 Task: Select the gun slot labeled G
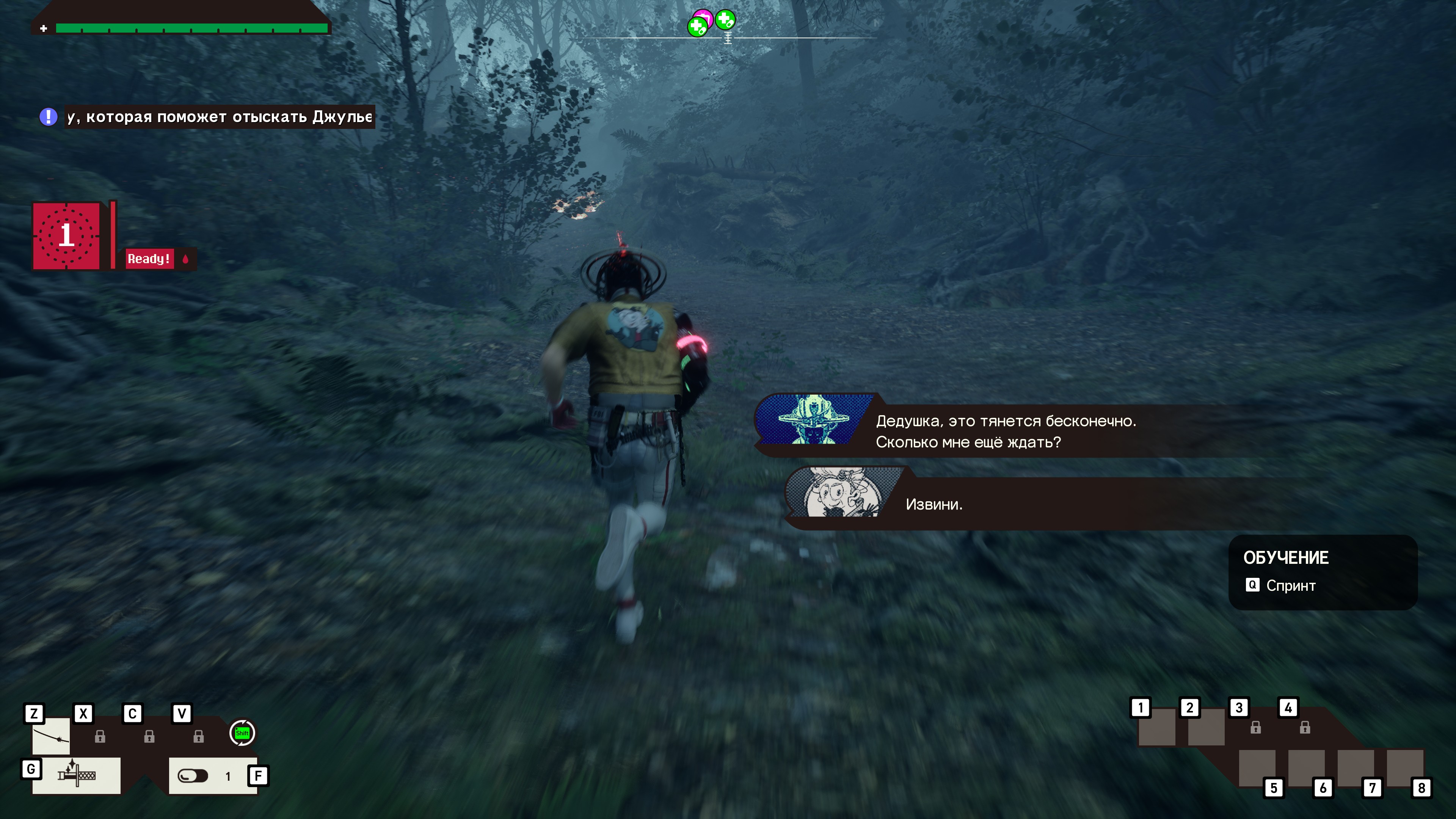point(76,775)
